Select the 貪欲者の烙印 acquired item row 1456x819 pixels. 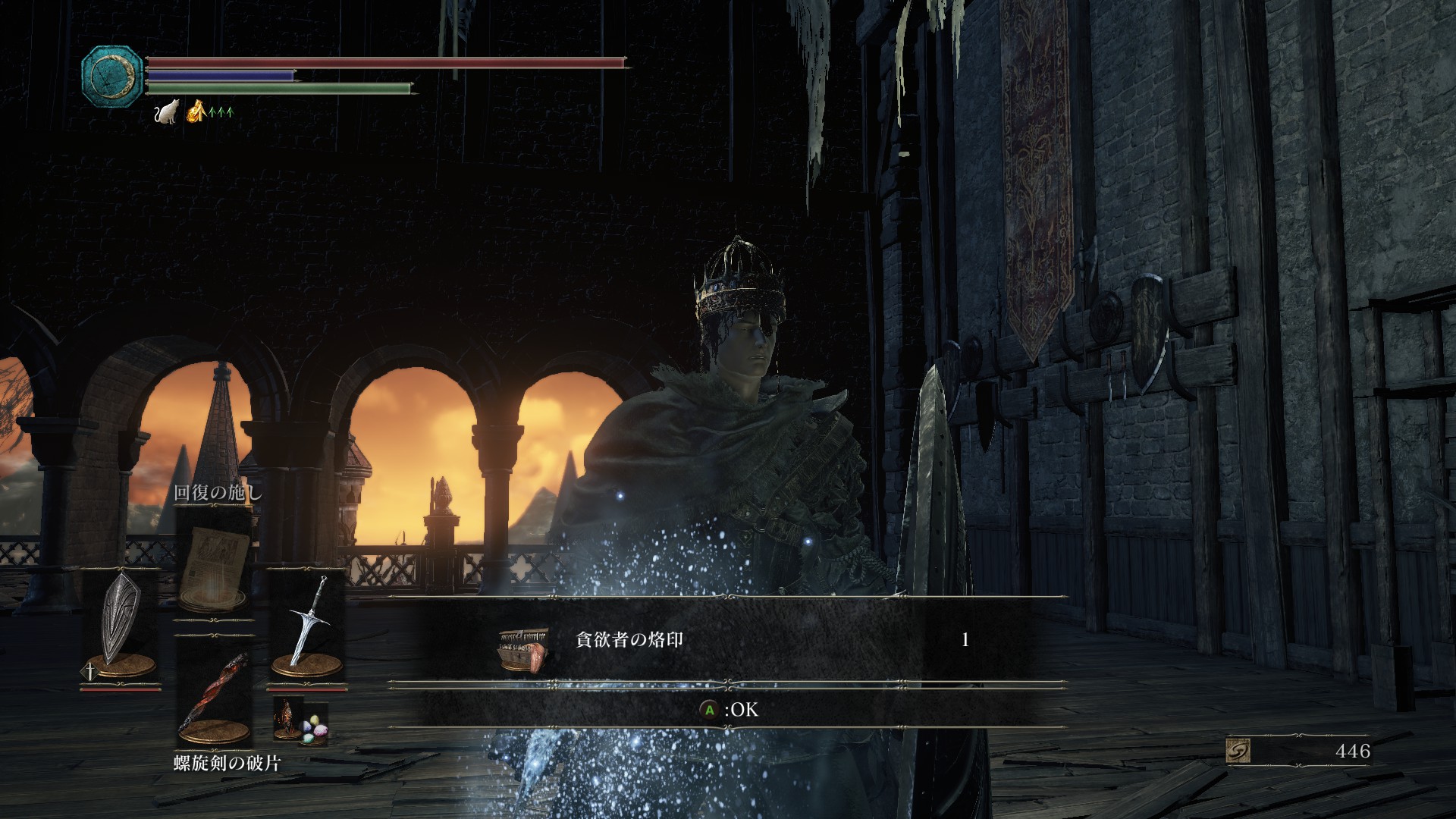(x=726, y=641)
